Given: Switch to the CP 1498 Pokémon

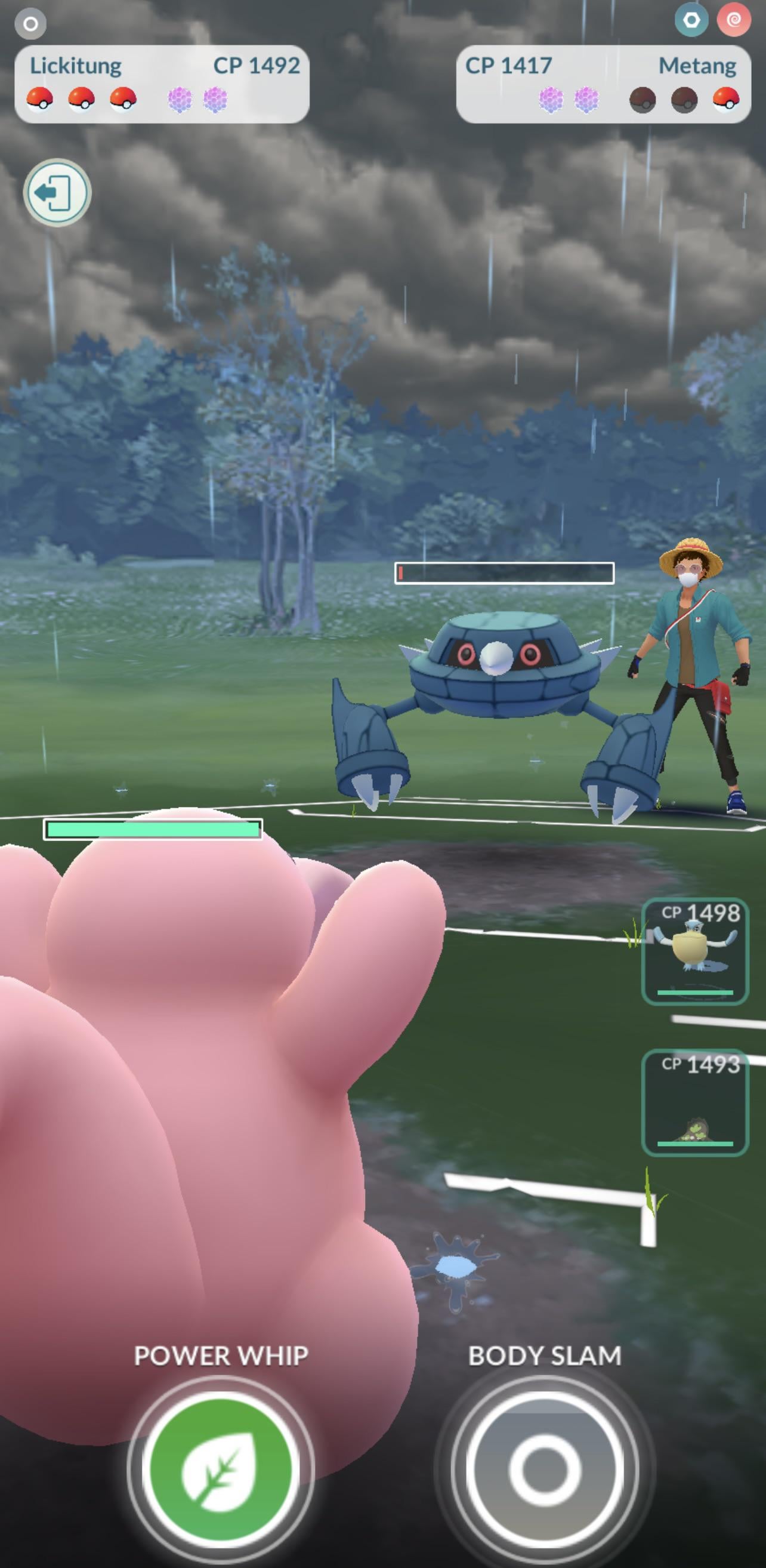Looking at the screenshot, I should (695, 951).
